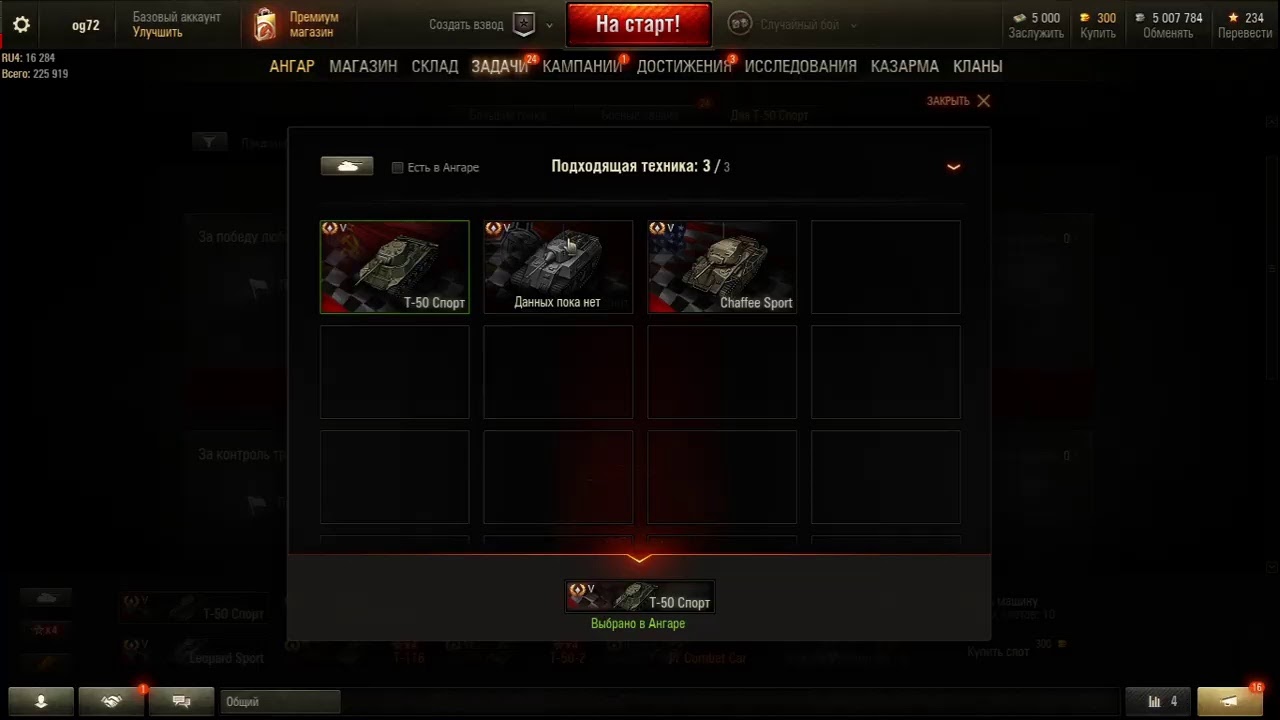1280x720 pixels.
Task: Close the vehicle panel with ЗАКРЫТЬ
Action: (958, 101)
